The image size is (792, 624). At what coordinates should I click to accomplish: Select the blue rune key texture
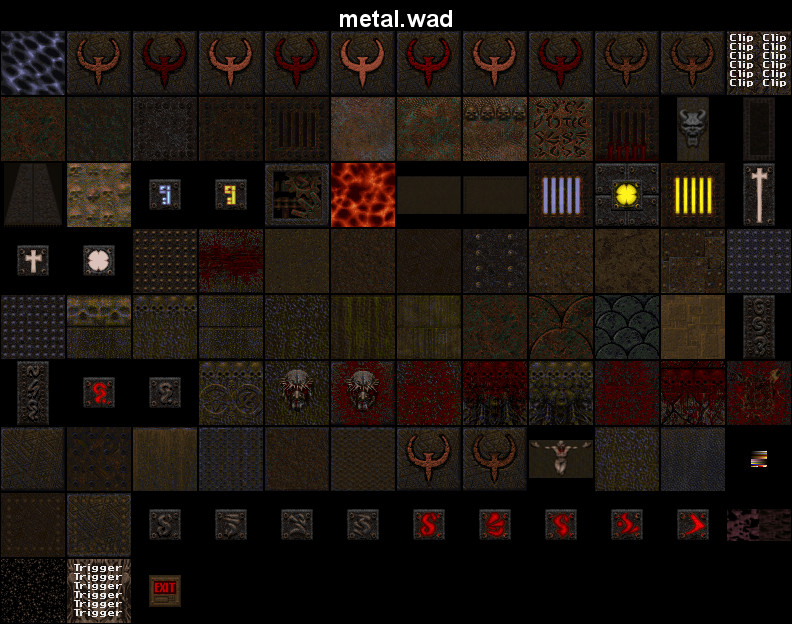(165, 194)
